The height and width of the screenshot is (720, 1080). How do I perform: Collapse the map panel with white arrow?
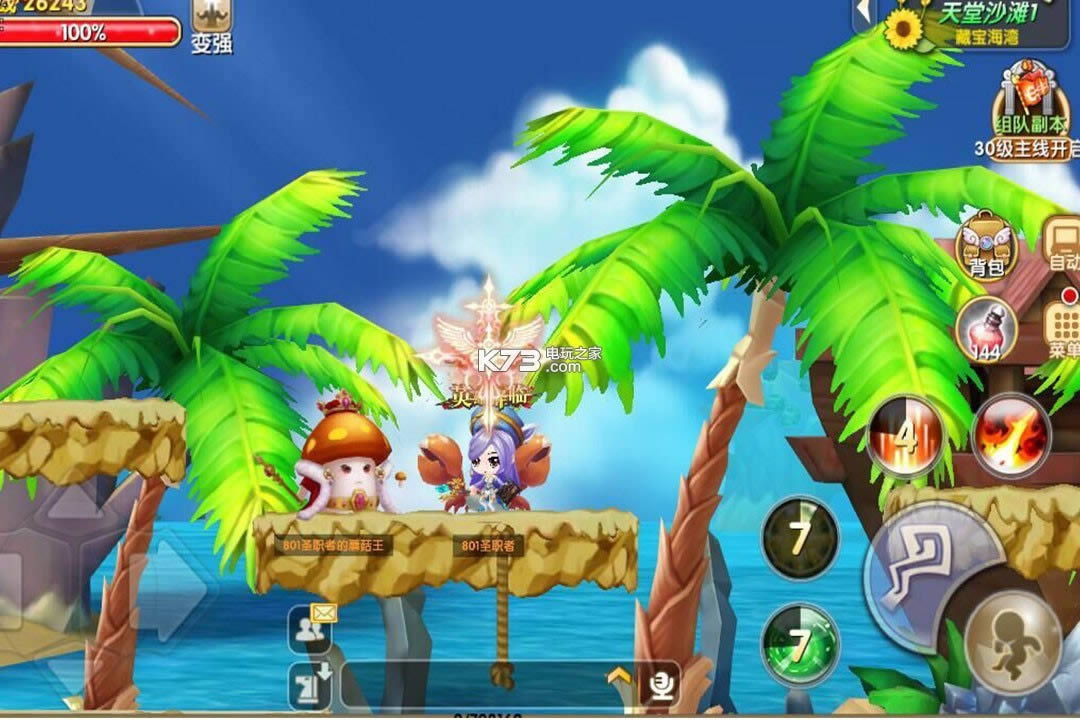(862, 15)
